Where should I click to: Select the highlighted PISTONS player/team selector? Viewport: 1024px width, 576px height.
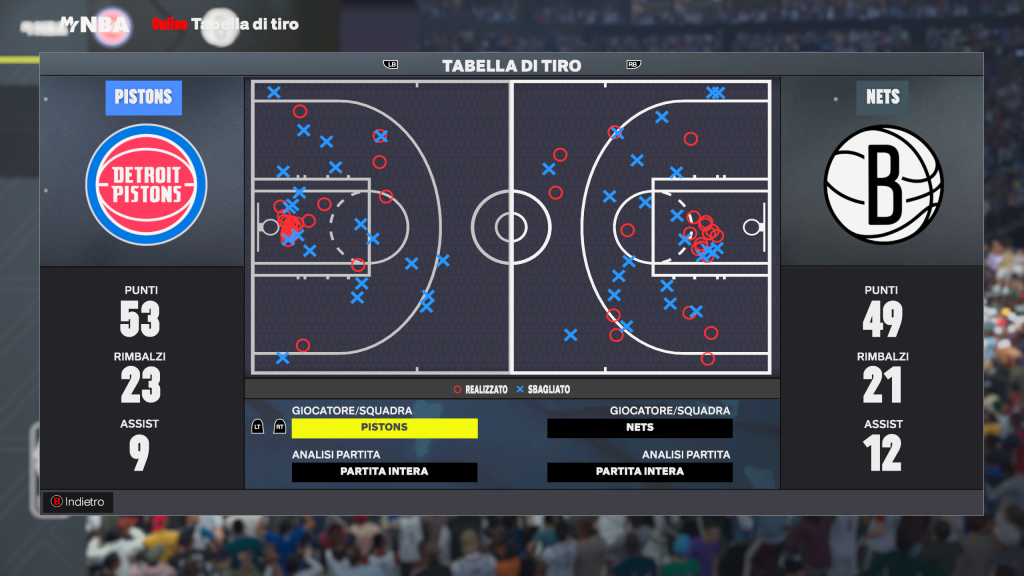point(385,428)
